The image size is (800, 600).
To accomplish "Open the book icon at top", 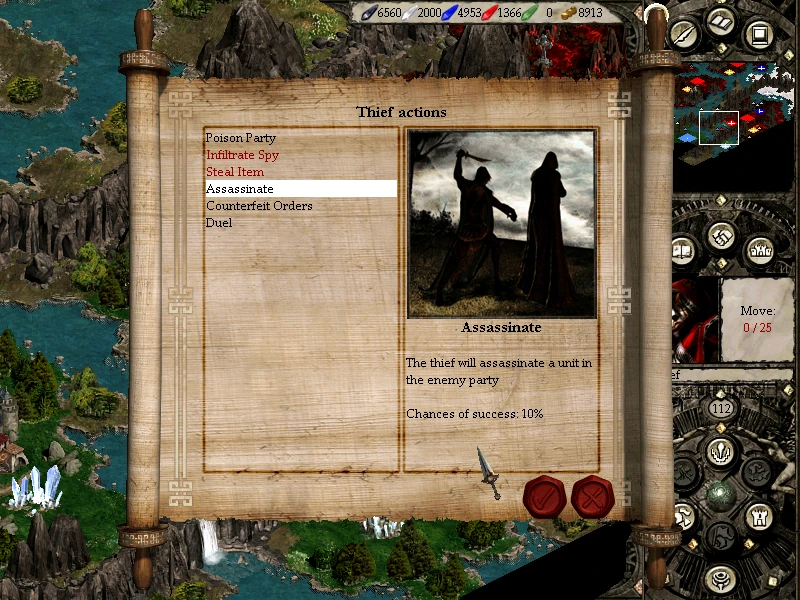I will (x=722, y=21).
